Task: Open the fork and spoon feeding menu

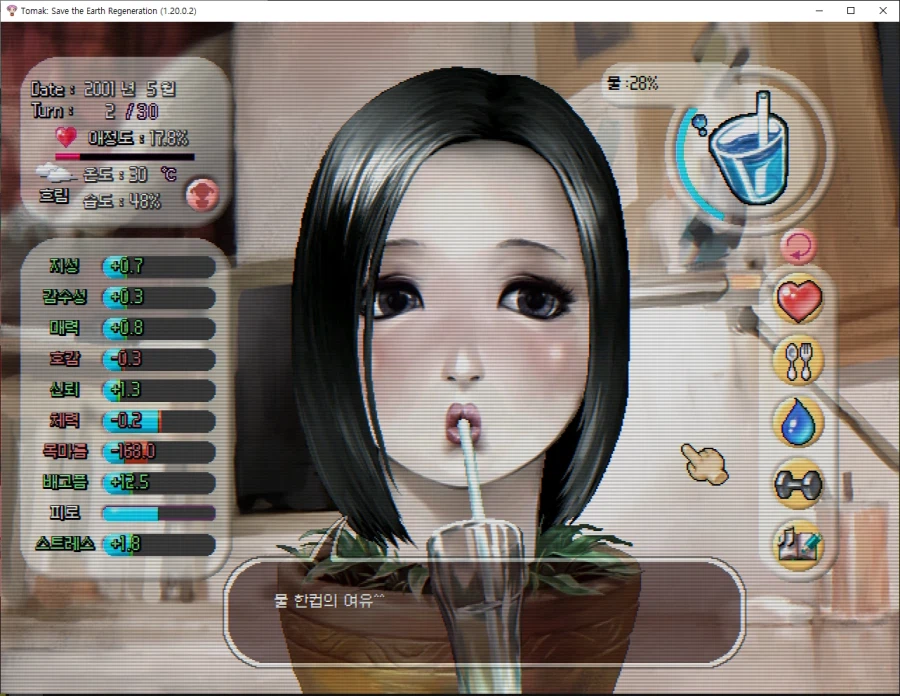Action: (x=798, y=360)
